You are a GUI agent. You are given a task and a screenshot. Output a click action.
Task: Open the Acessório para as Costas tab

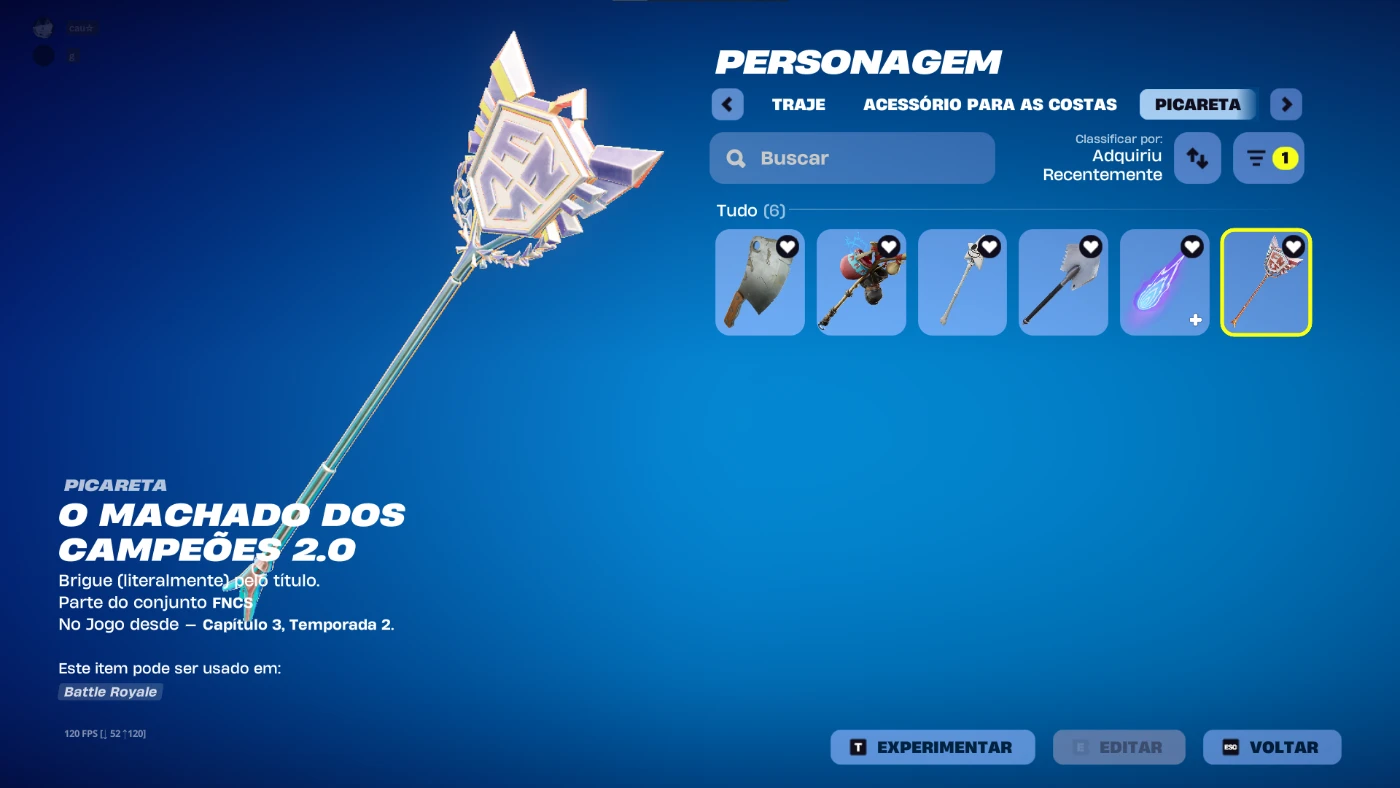[989, 104]
